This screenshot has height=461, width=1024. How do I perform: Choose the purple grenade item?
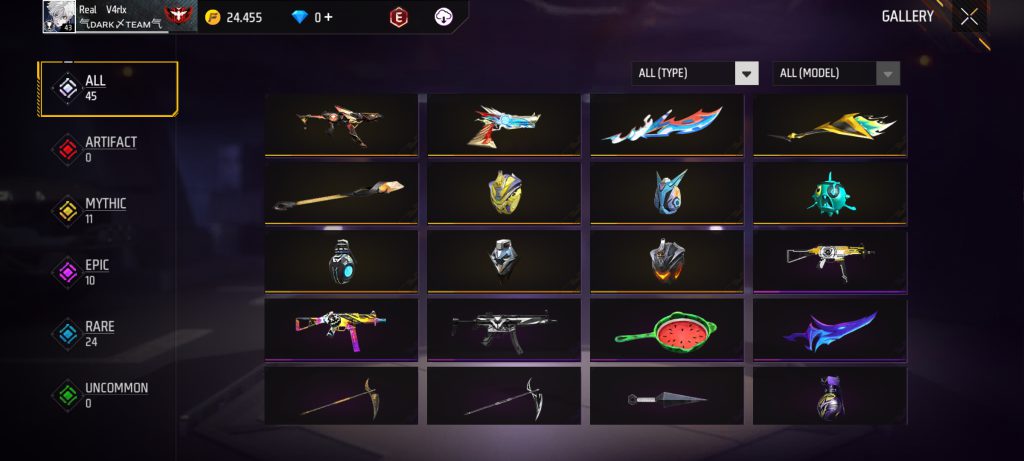point(829,397)
